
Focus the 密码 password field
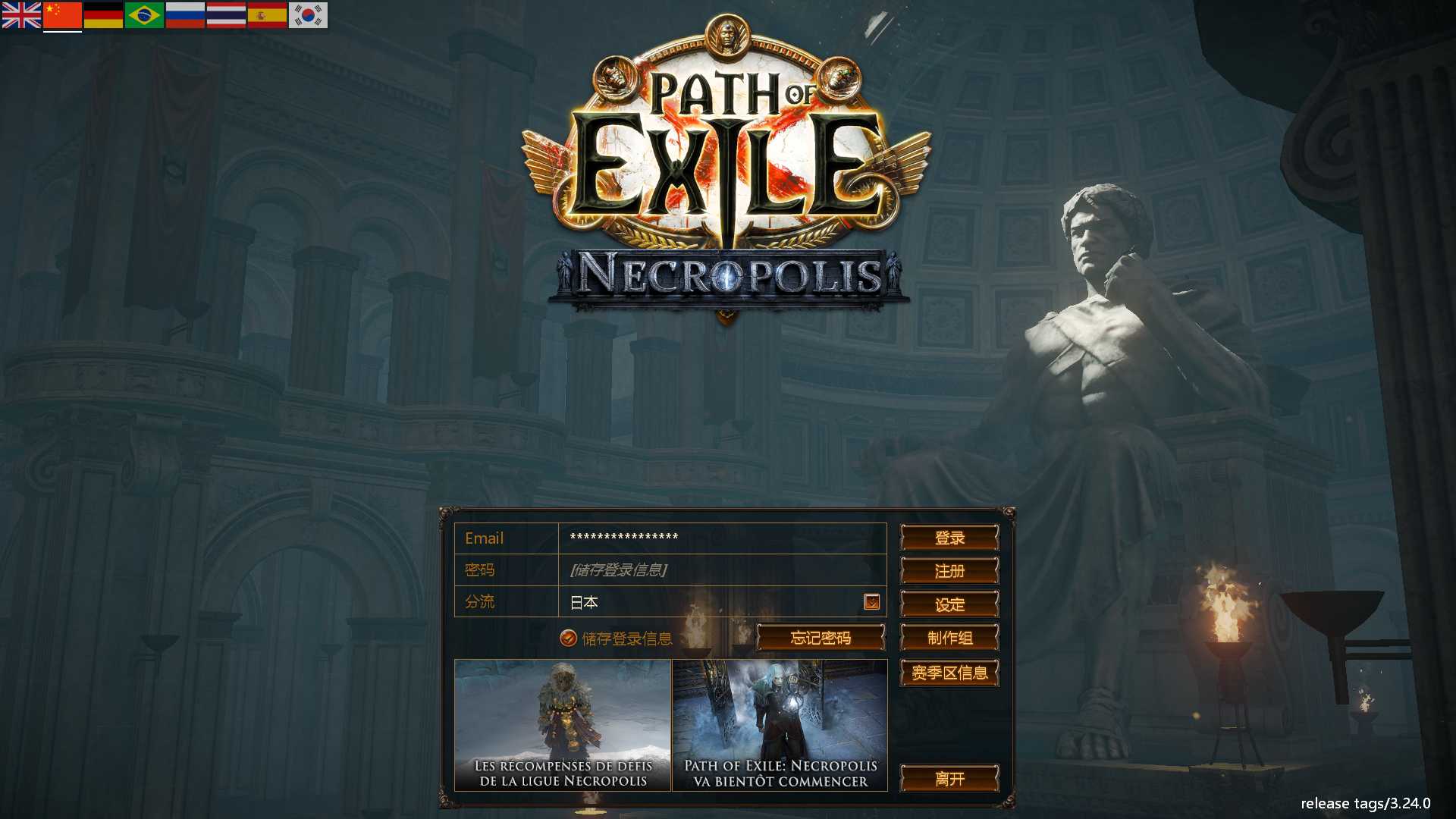coord(721,570)
